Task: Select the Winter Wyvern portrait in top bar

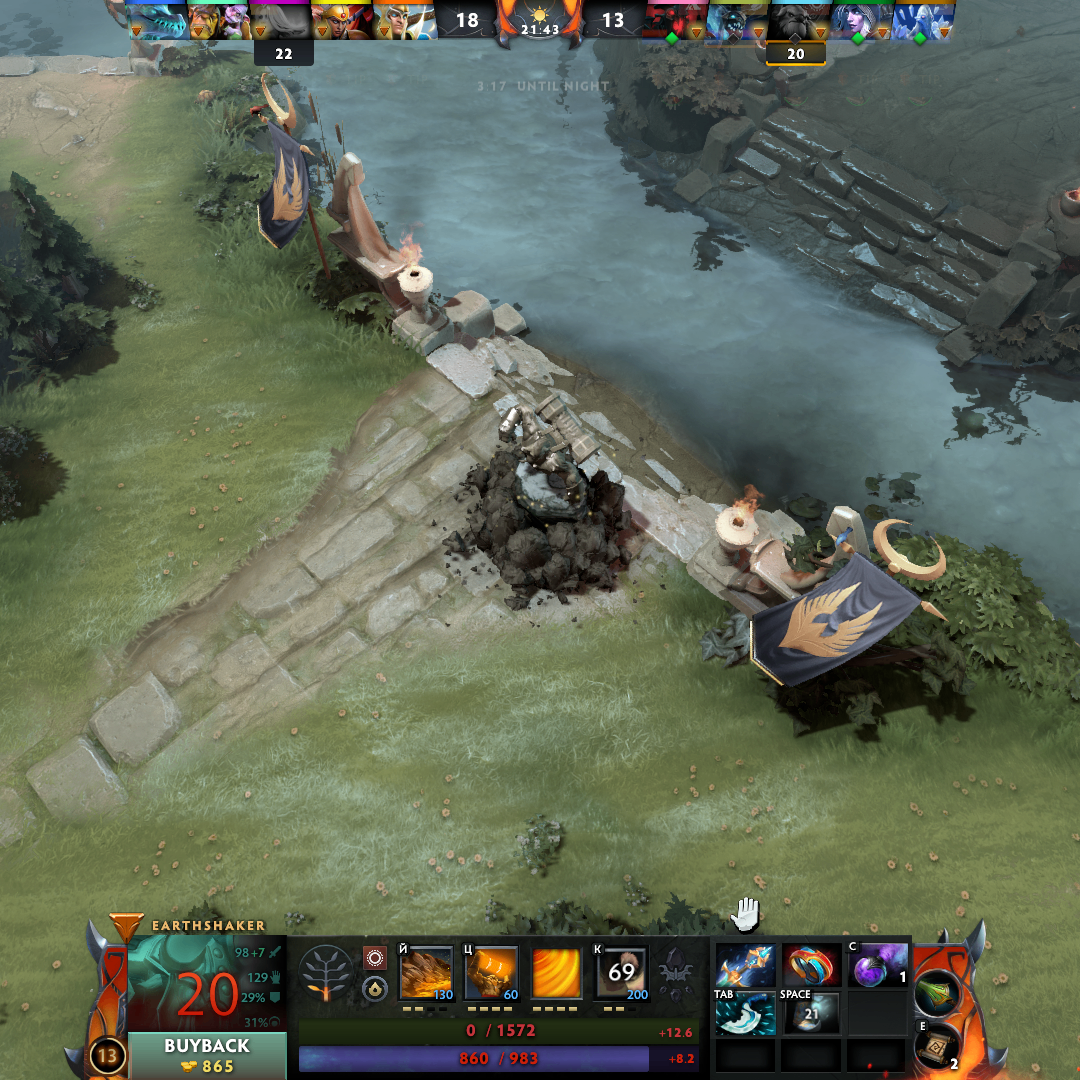Action: point(160,20)
